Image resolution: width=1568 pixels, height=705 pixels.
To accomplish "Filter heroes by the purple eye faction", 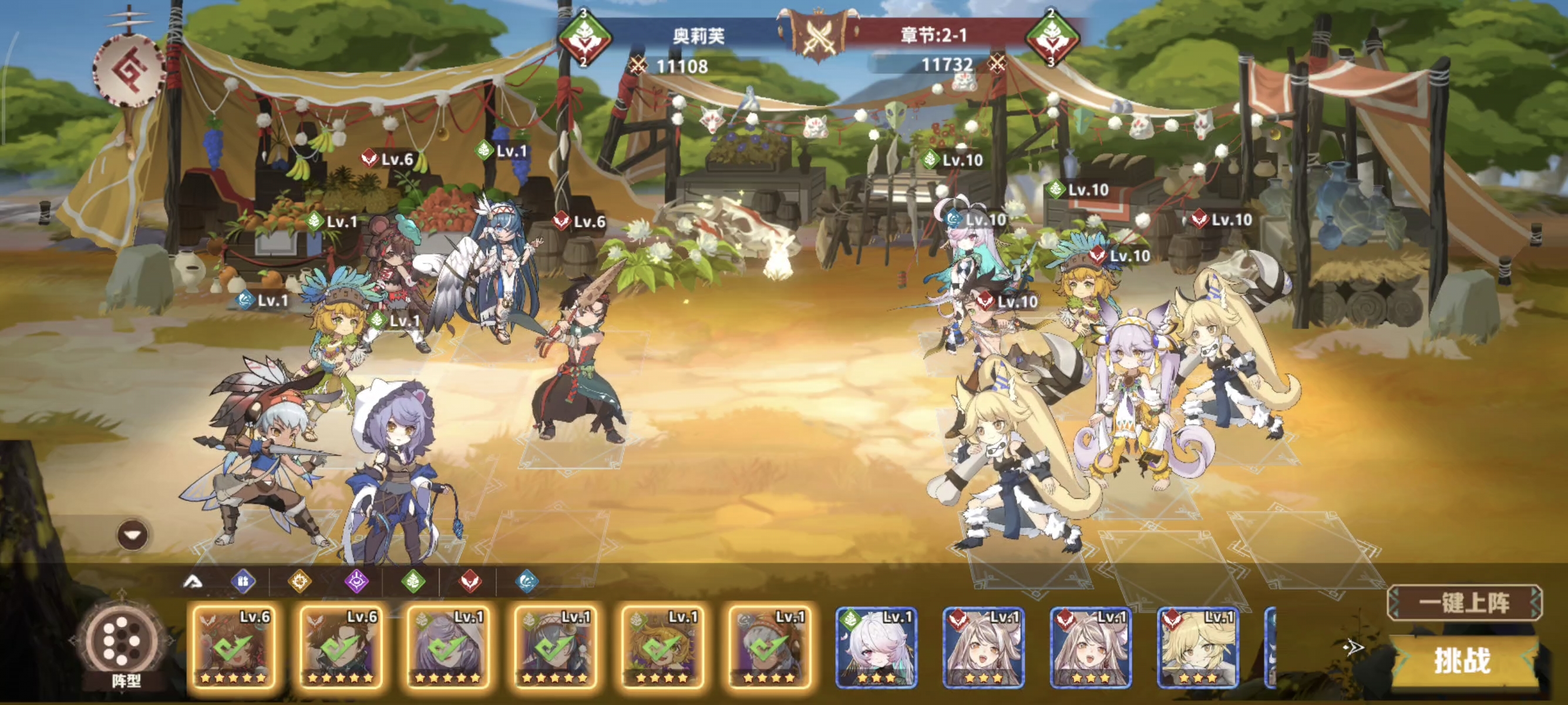I will 356,582.
